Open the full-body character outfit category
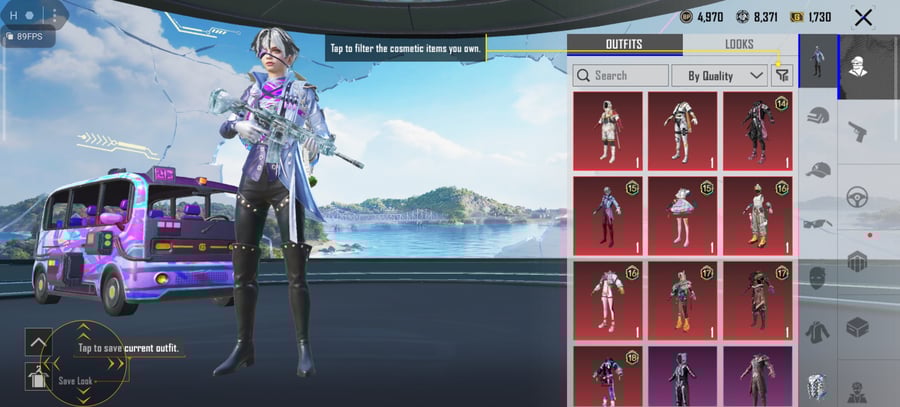Viewport: 900px width, 407px height. 818,62
